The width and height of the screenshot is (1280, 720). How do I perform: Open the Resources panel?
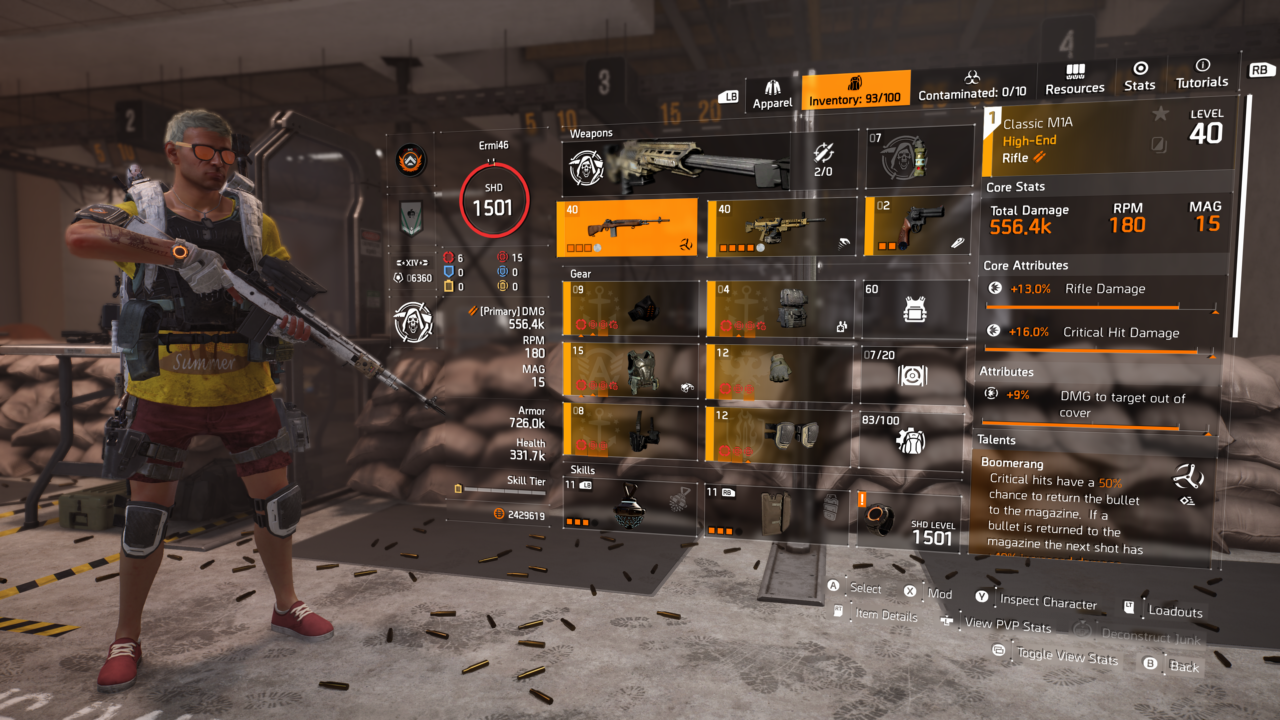1074,78
